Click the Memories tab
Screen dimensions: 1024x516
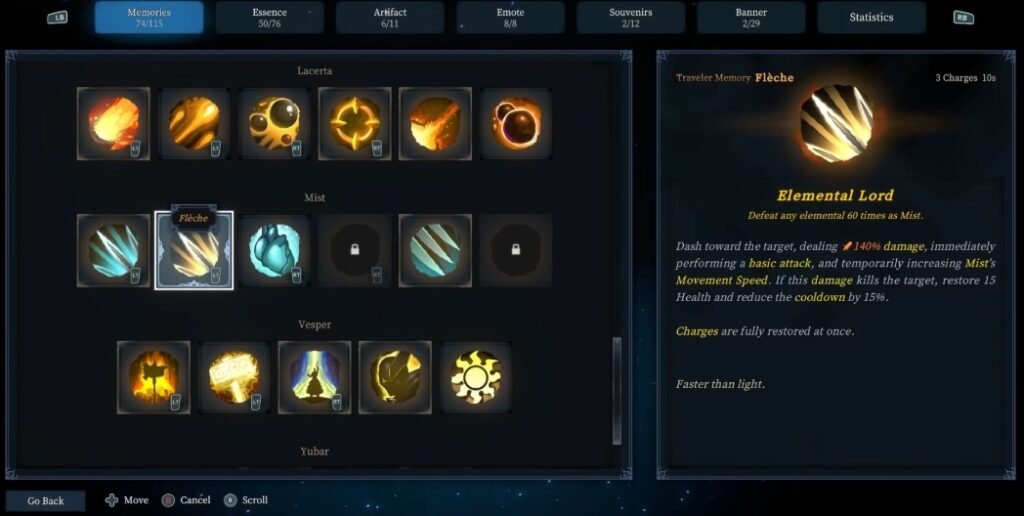click(x=149, y=17)
